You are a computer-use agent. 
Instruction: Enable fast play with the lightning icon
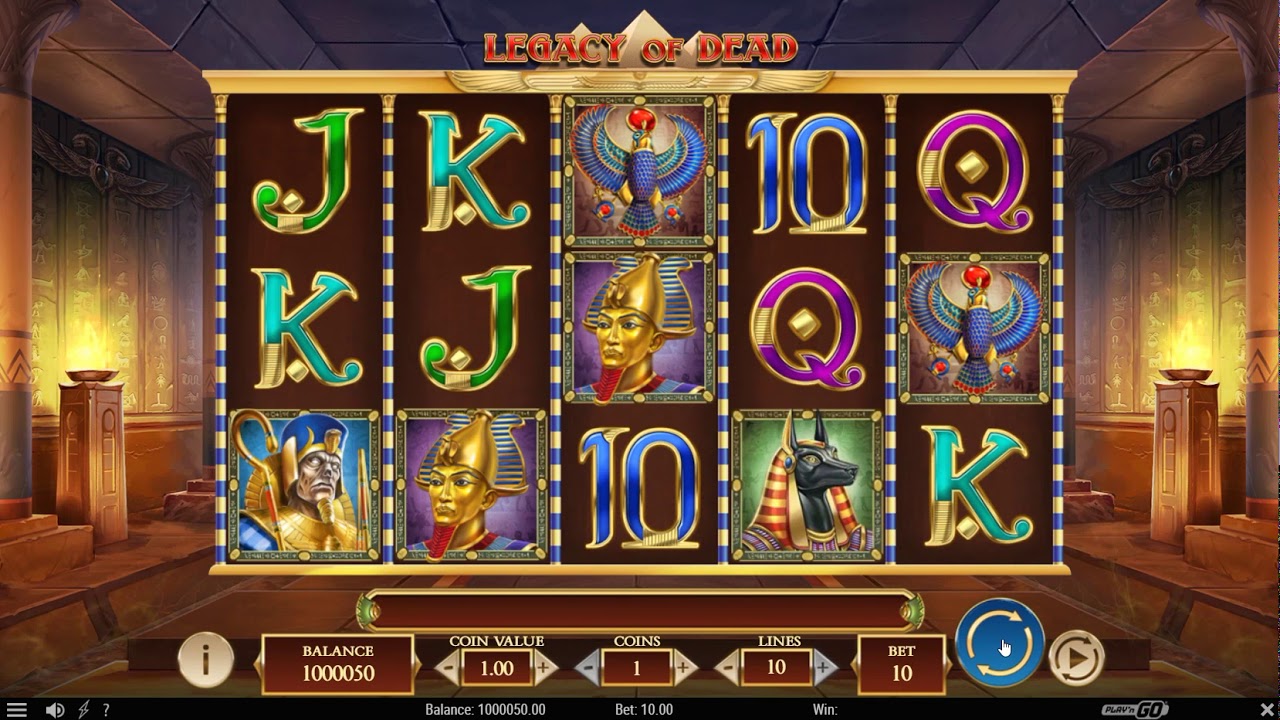pos(84,708)
